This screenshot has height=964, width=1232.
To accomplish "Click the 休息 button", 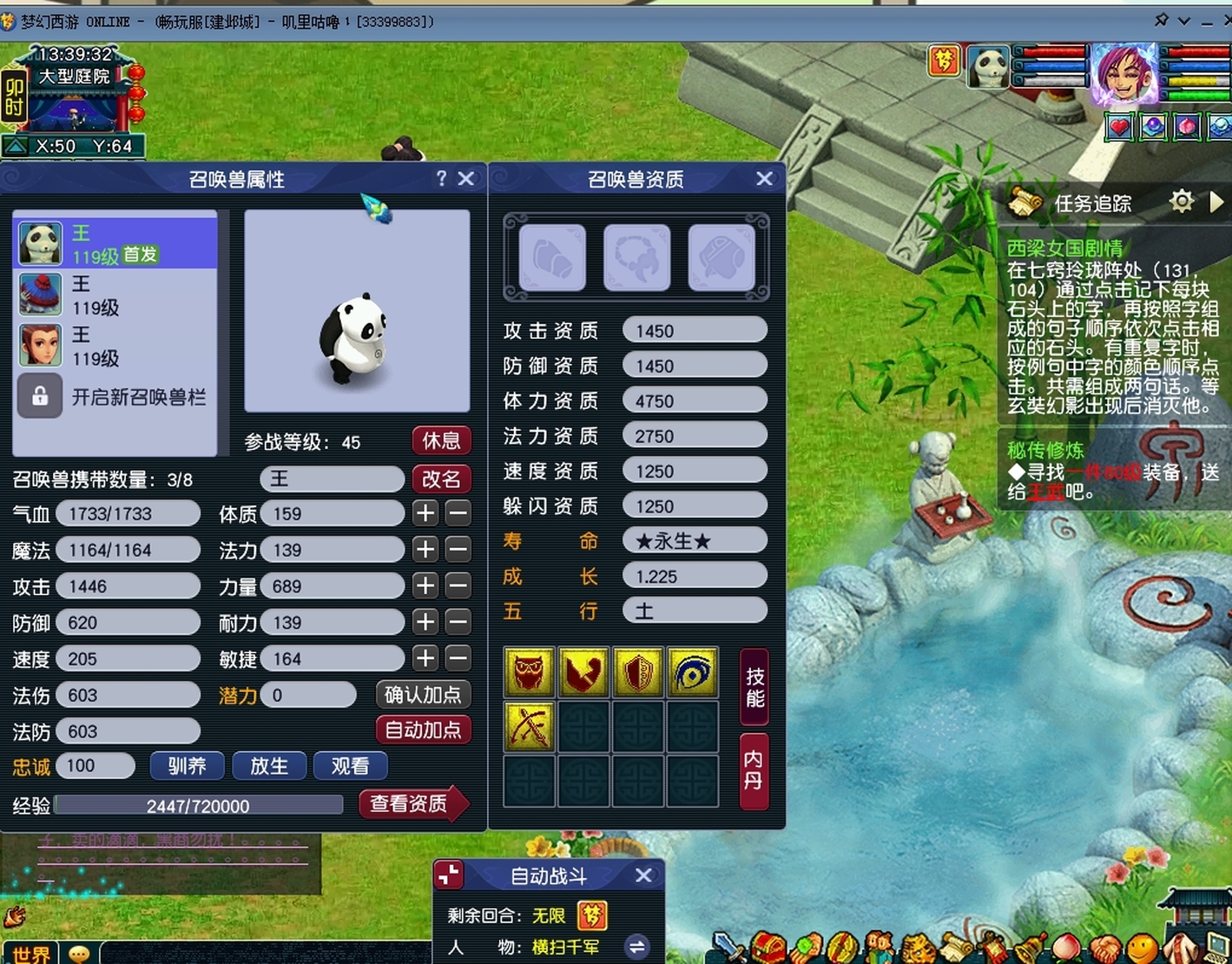I will [441, 441].
